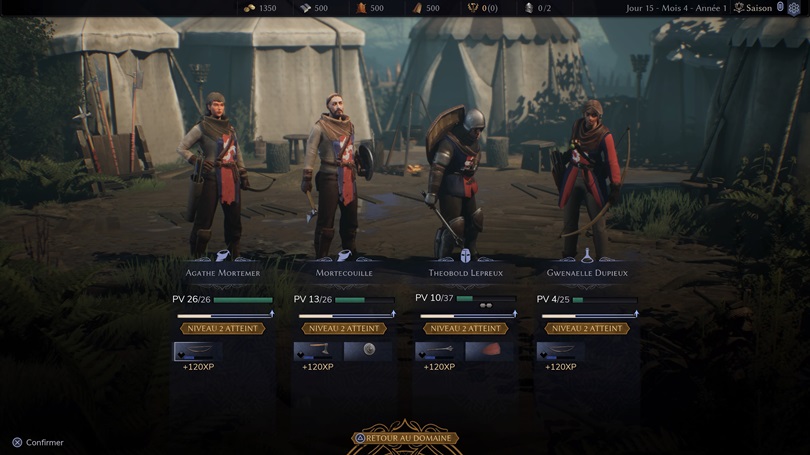Viewport: 810px width, 455px height.
Task: Click Gwenaelle Dupieux's Niveau 2 Atteint banner
Action: (x=587, y=328)
